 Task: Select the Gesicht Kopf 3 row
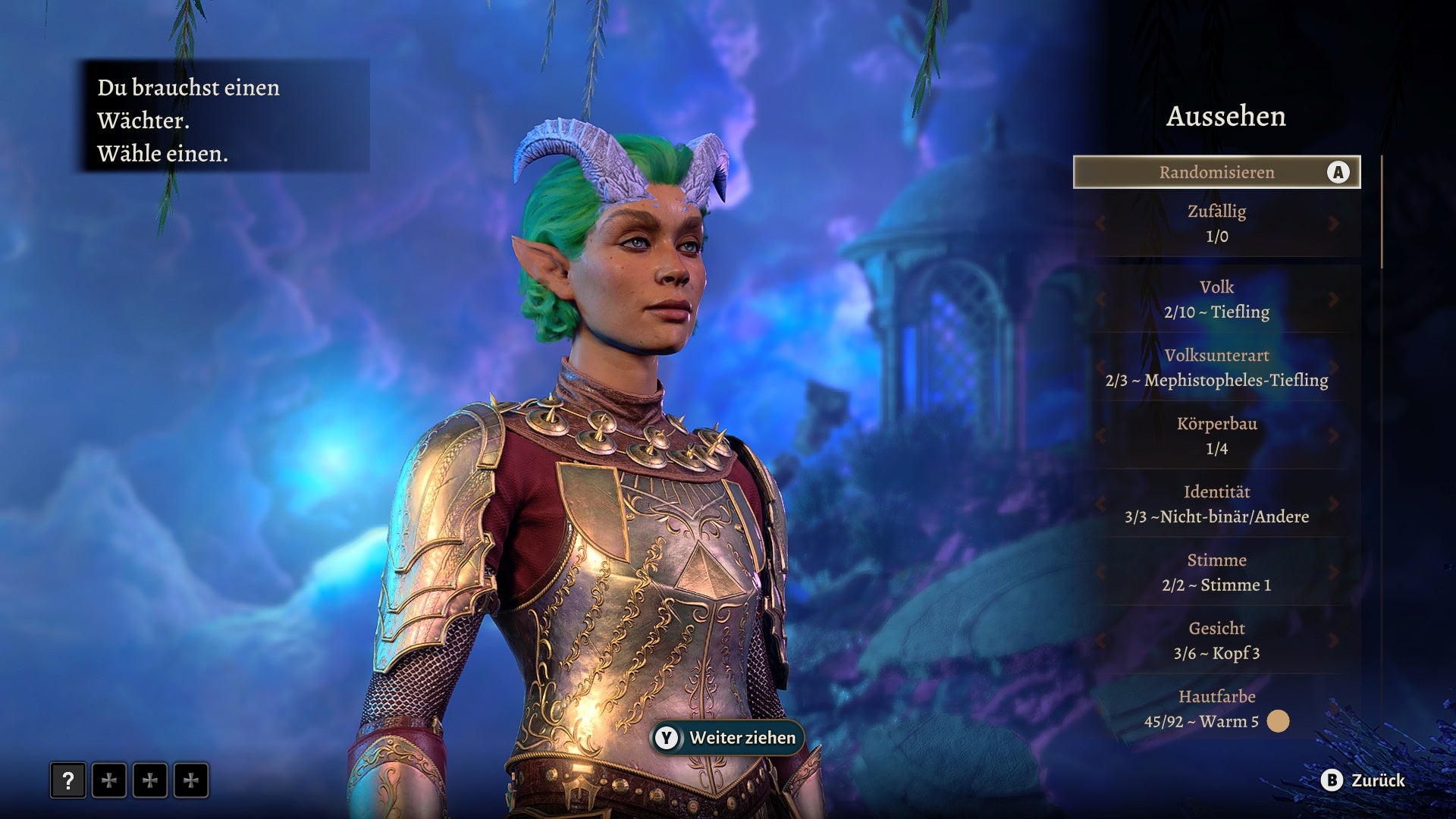1216,641
